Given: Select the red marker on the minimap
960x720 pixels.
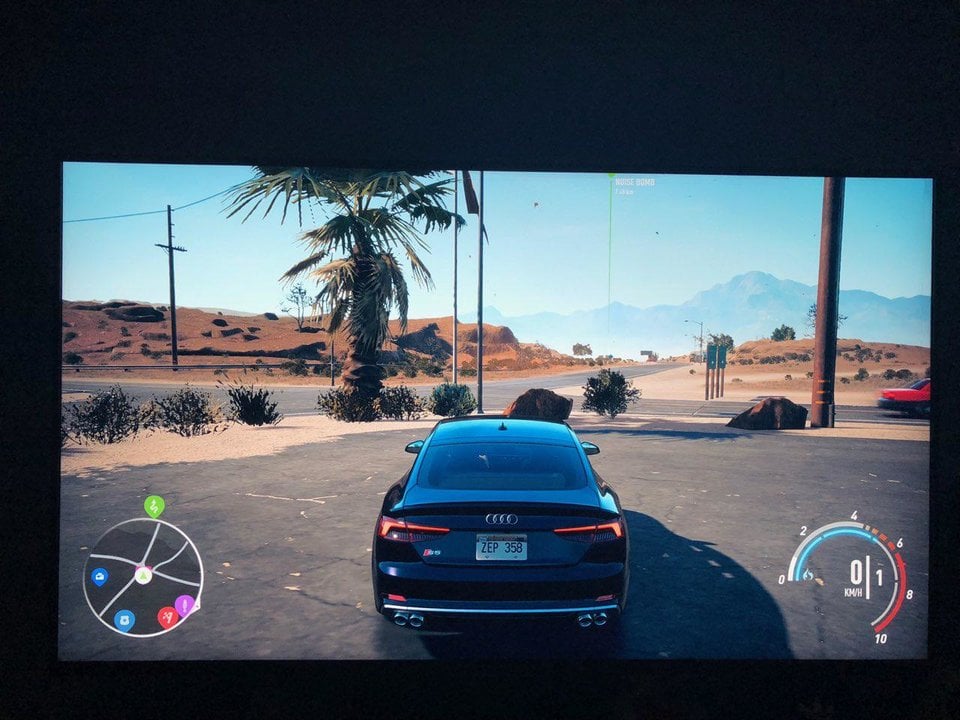Looking at the screenshot, I should [x=167, y=617].
